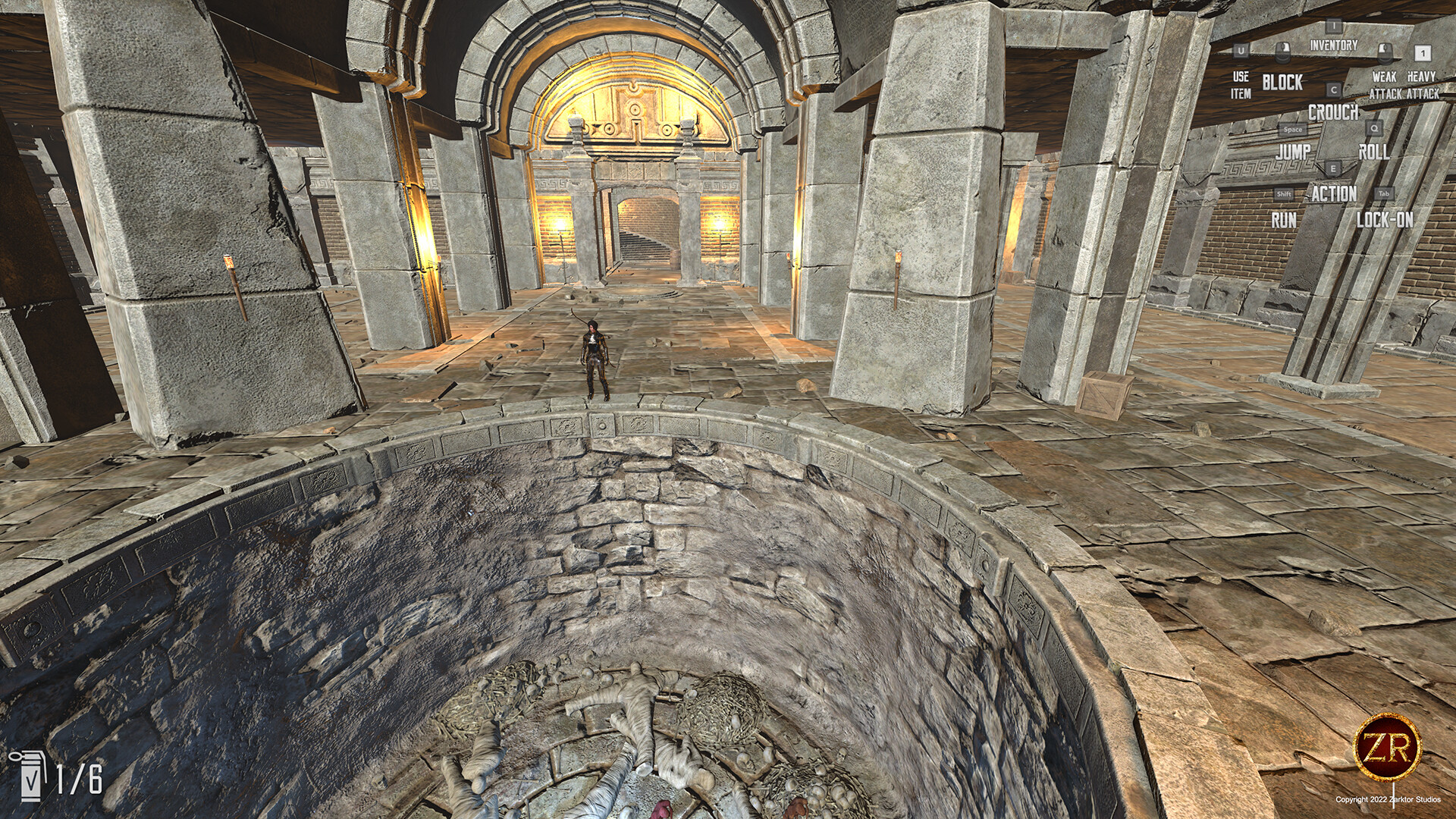The height and width of the screenshot is (819, 1456).
Task: Click the right mouse WEAK ATTACK icon
Action: click(x=1383, y=52)
